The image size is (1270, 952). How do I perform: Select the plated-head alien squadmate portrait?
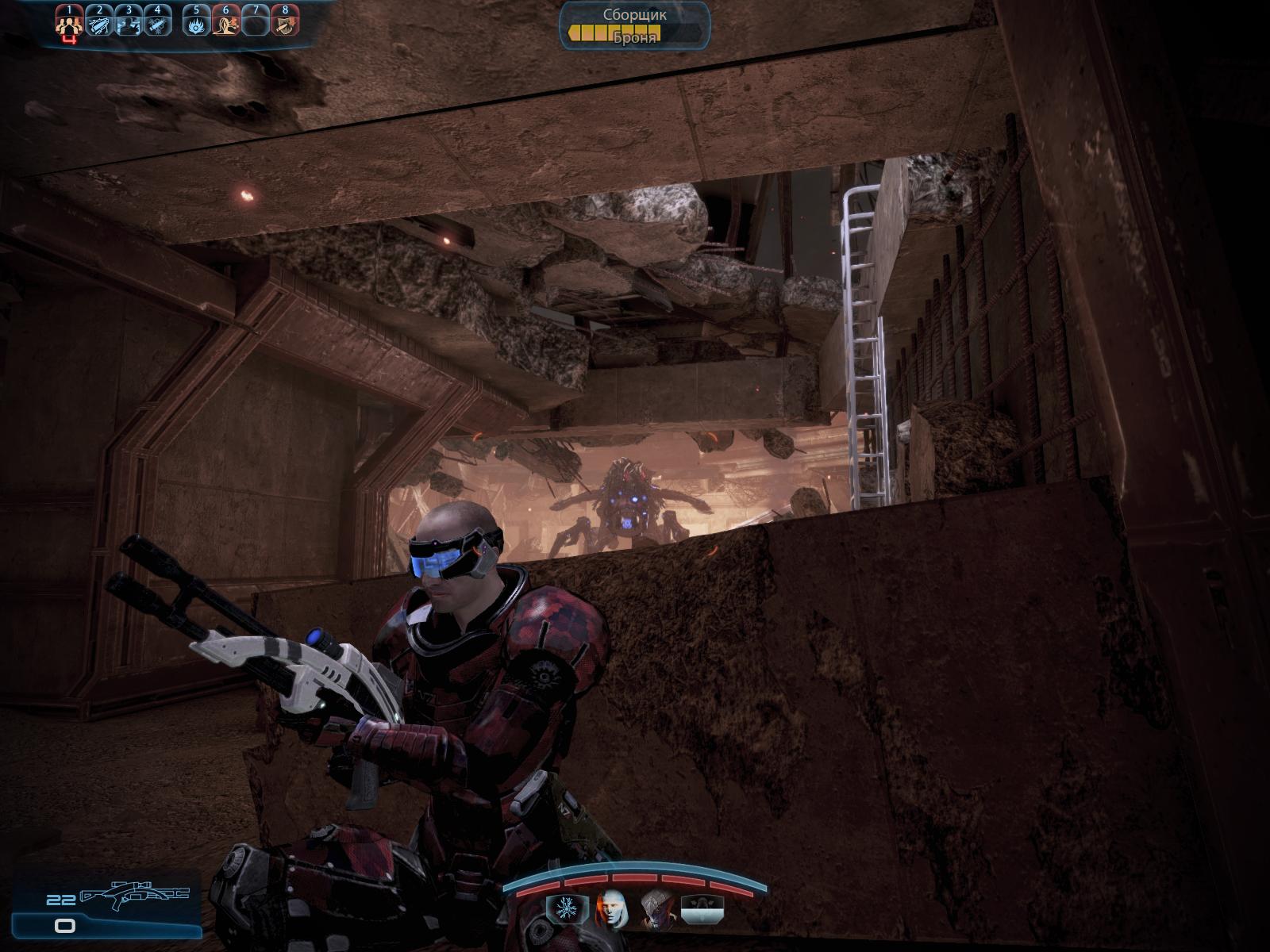click(658, 908)
